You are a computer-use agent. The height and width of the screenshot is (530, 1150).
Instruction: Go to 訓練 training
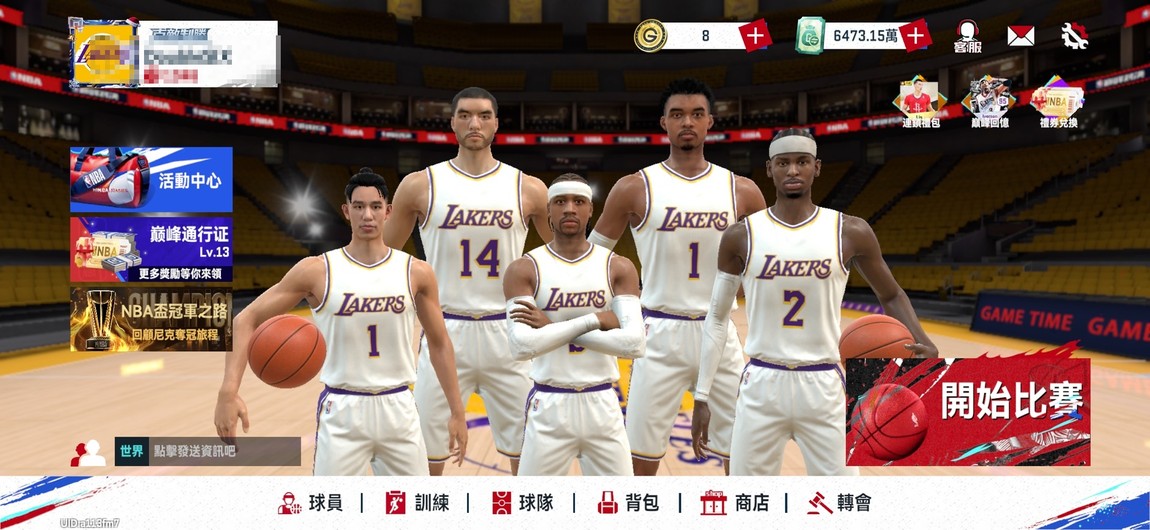(420, 502)
